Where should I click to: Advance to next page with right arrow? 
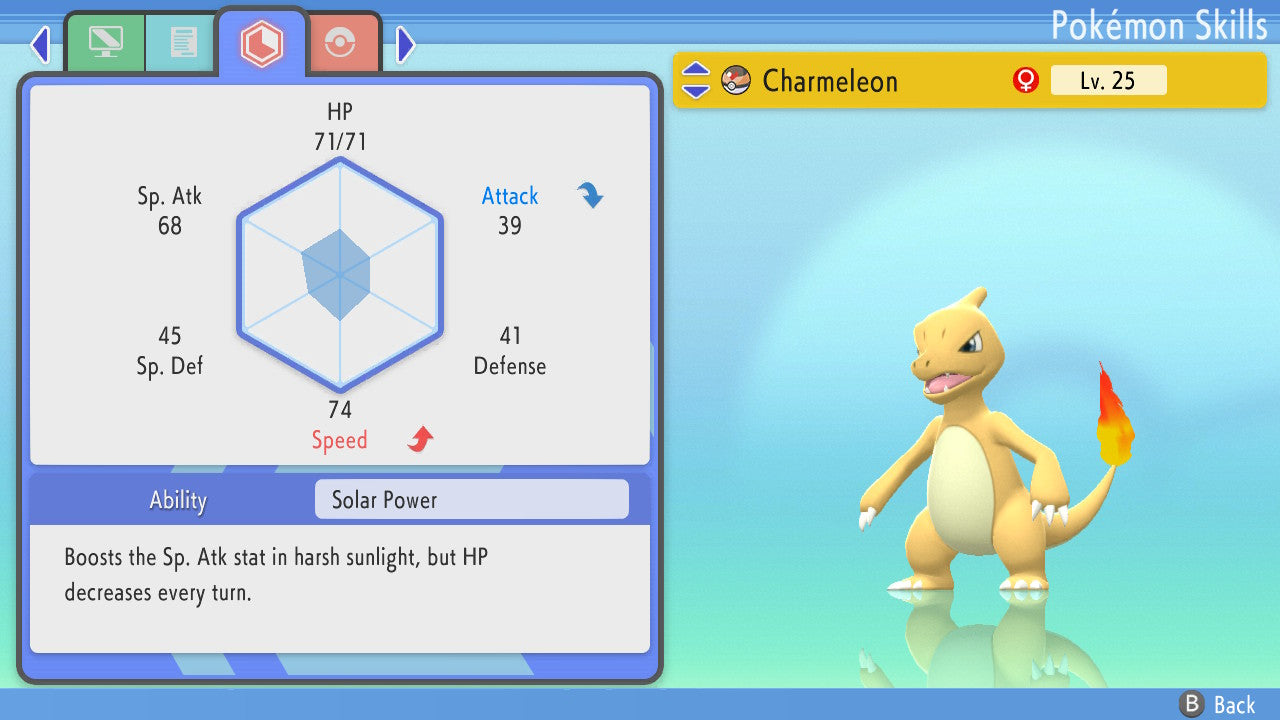tap(405, 44)
